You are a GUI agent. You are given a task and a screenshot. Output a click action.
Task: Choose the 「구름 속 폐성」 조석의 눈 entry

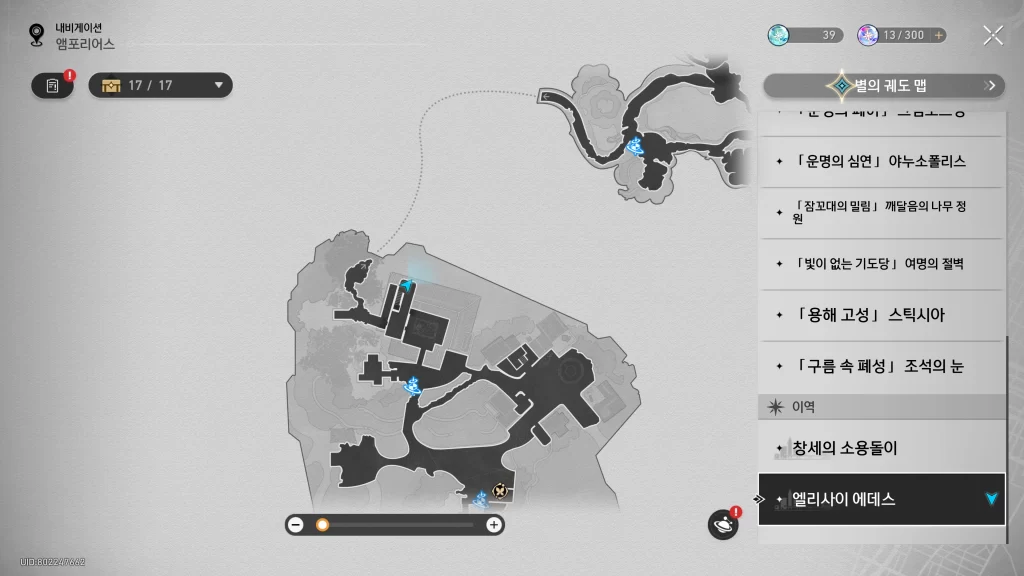click(x=880, y=367)
